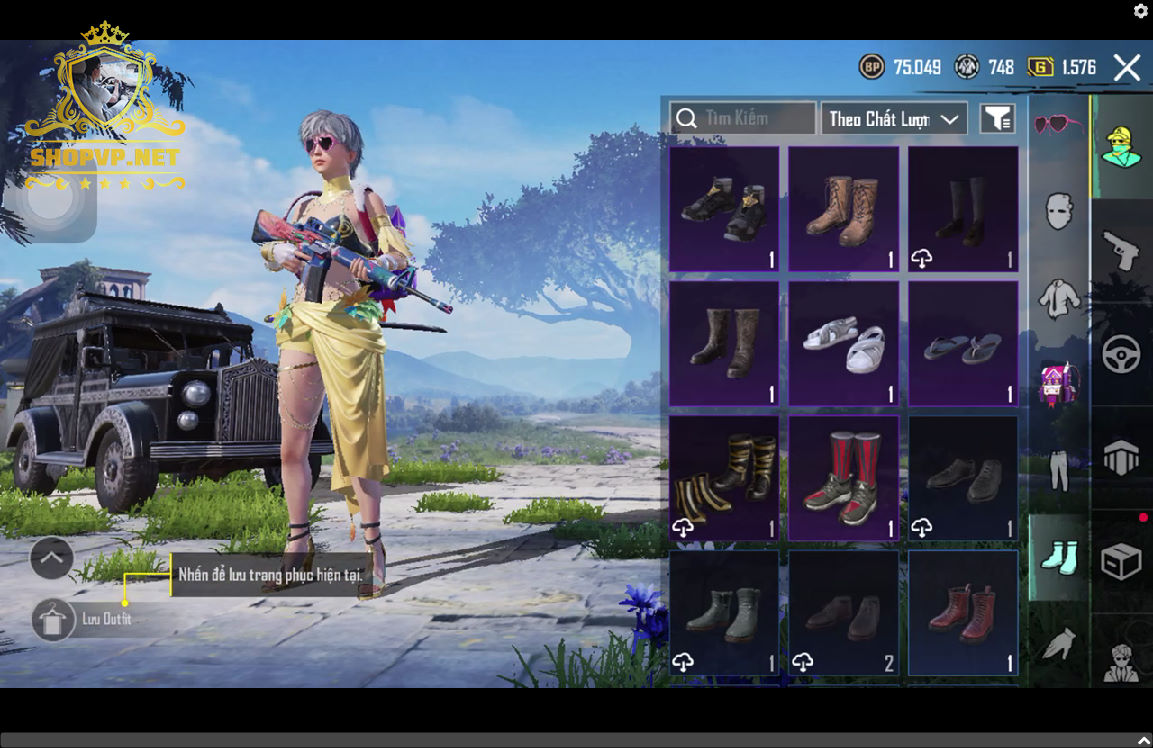Choose the dark red leather boots
This screenshot has width=1153, height=748.
tap(963, 612)
